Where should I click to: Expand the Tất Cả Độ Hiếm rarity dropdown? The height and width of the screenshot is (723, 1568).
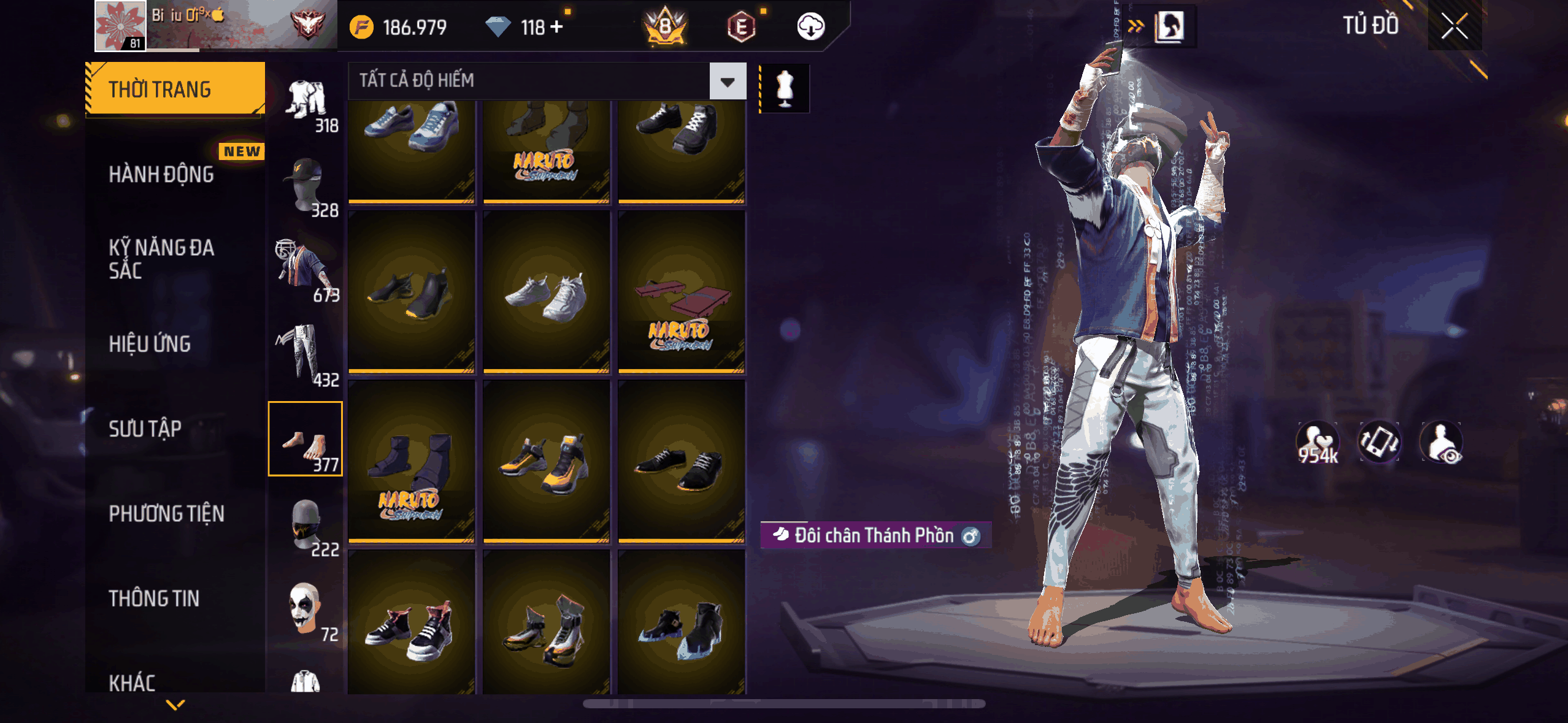[x=728, y=81]
